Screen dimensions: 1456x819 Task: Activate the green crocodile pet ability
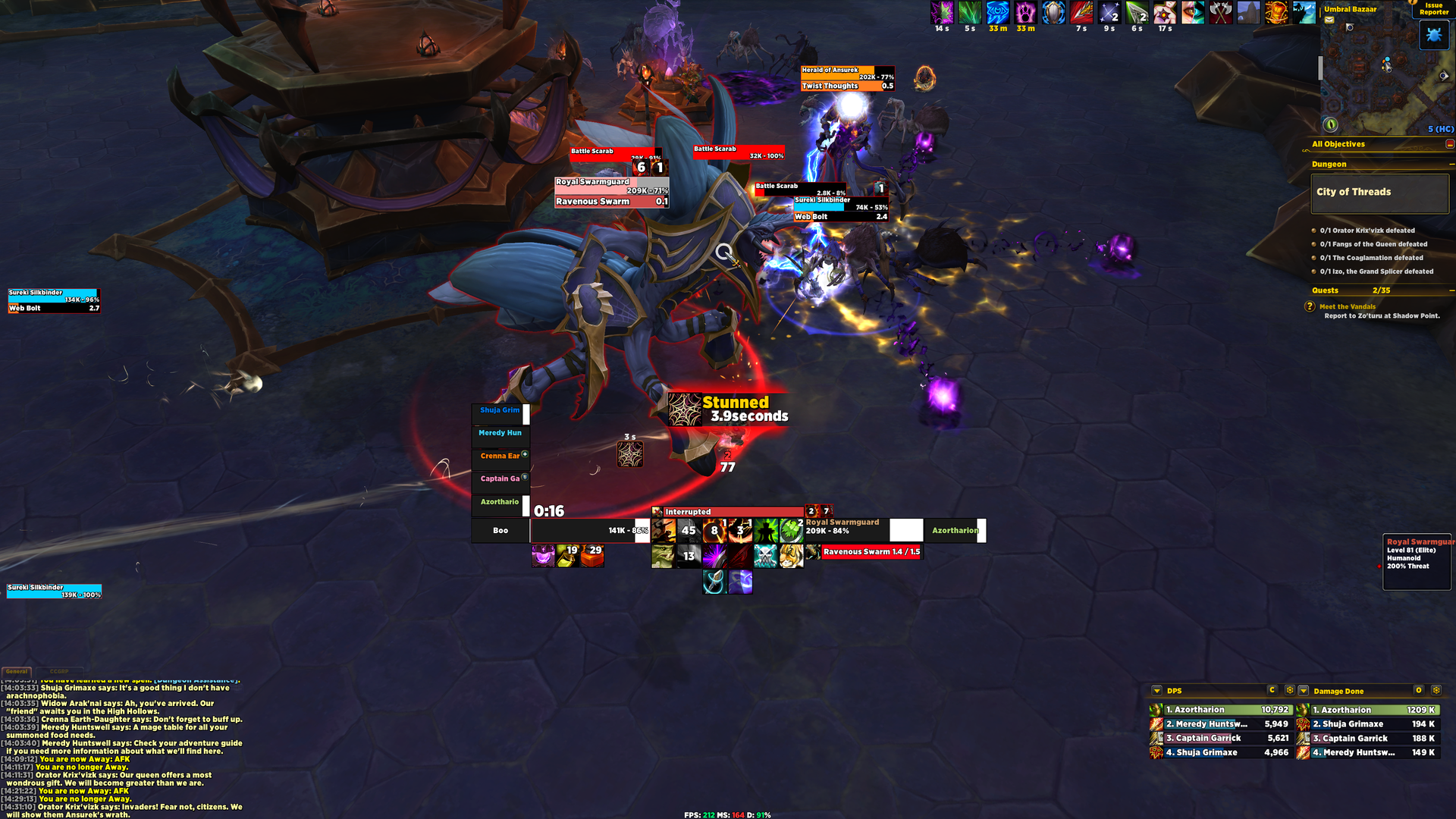664,556
